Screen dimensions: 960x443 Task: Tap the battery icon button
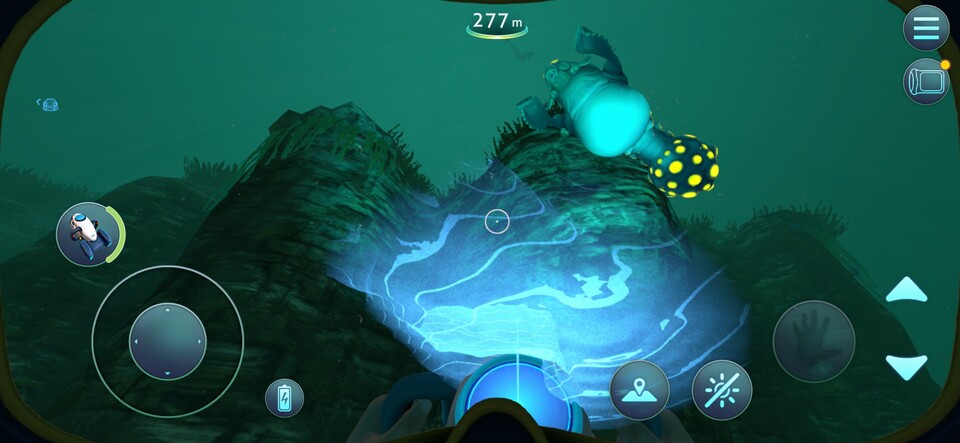pyautogui.click(x=284, y=398)
